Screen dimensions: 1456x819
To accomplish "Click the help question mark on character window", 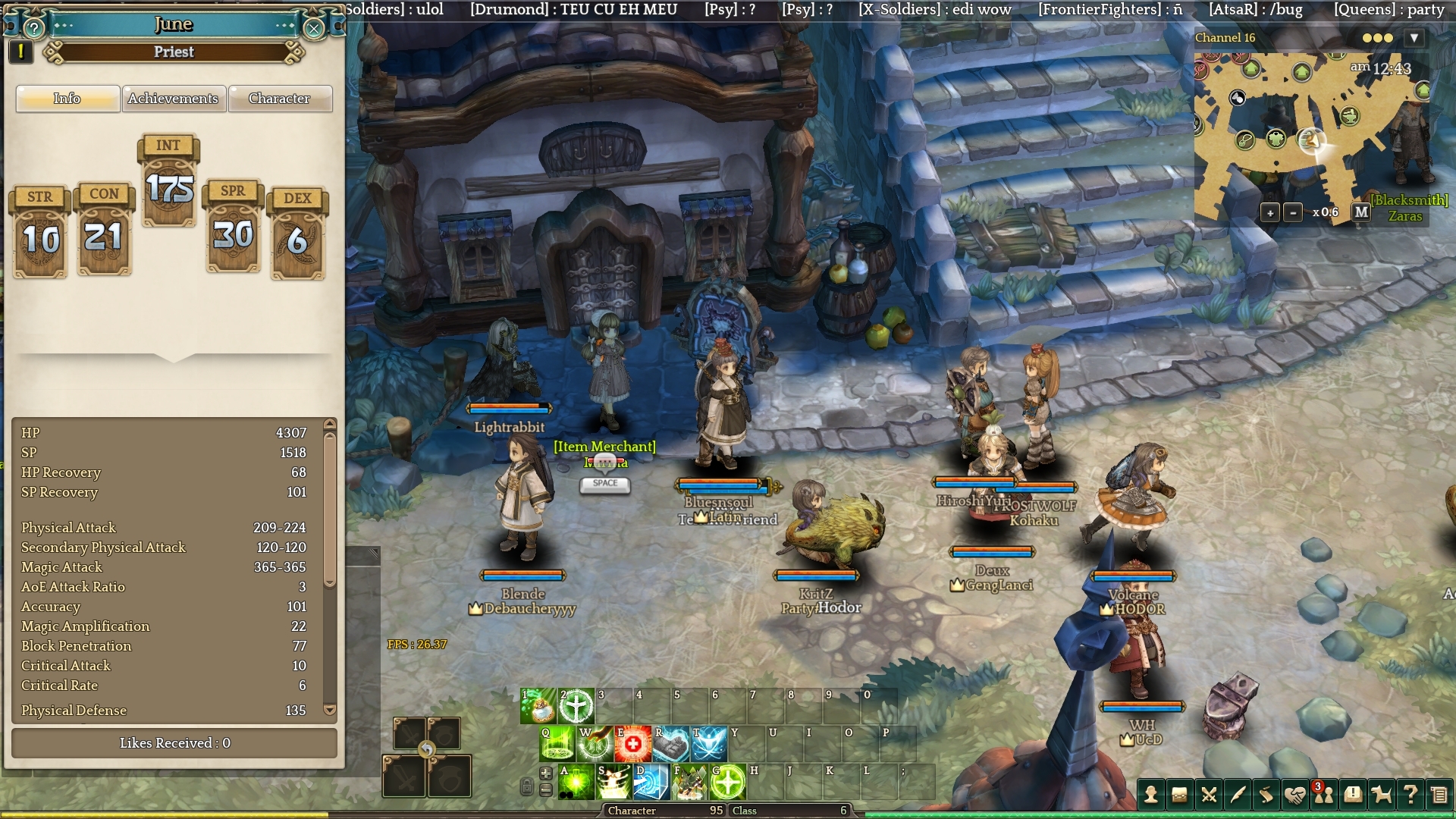I will [33, 29].
